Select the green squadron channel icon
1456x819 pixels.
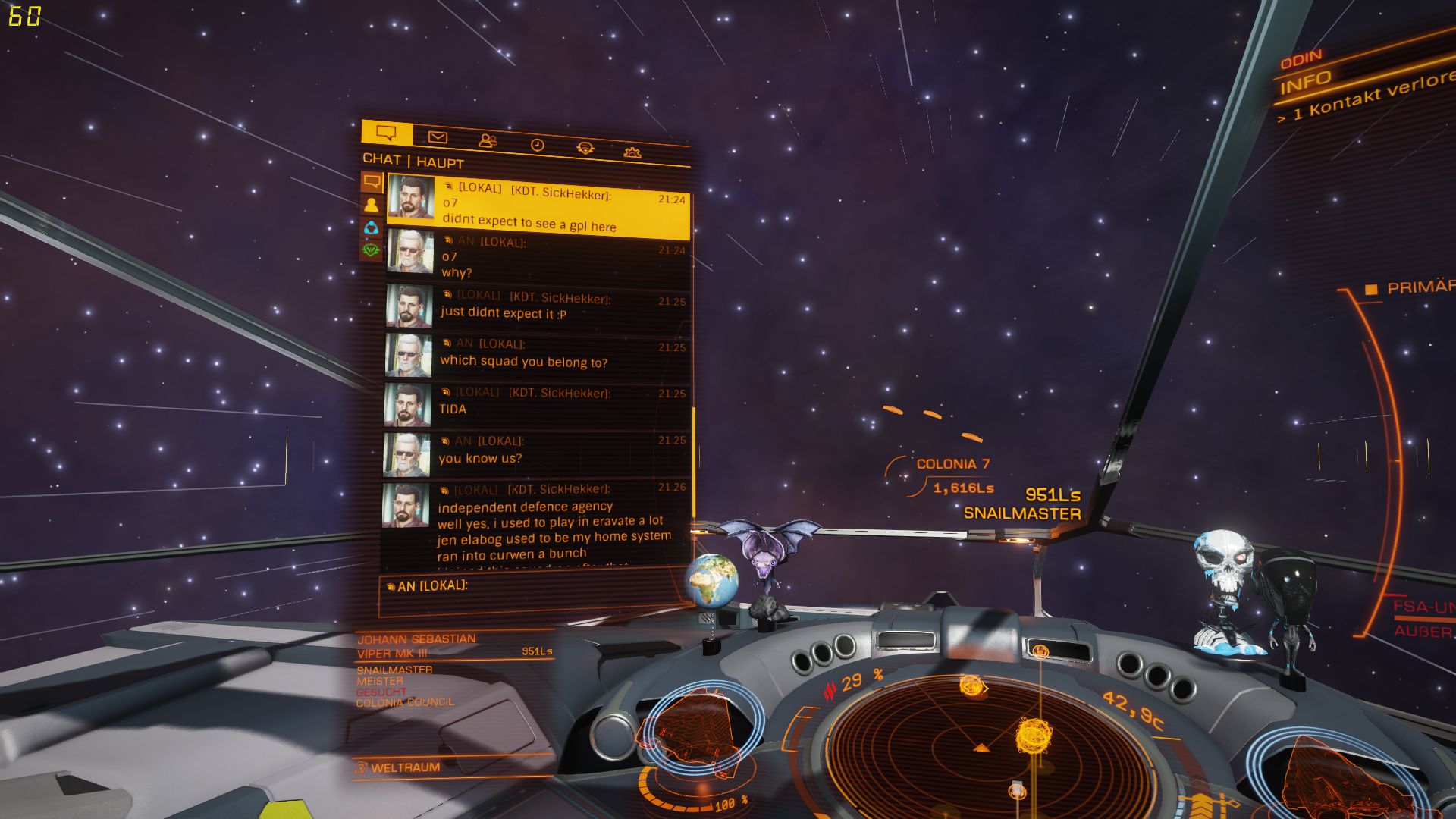(x=371, y=249)
